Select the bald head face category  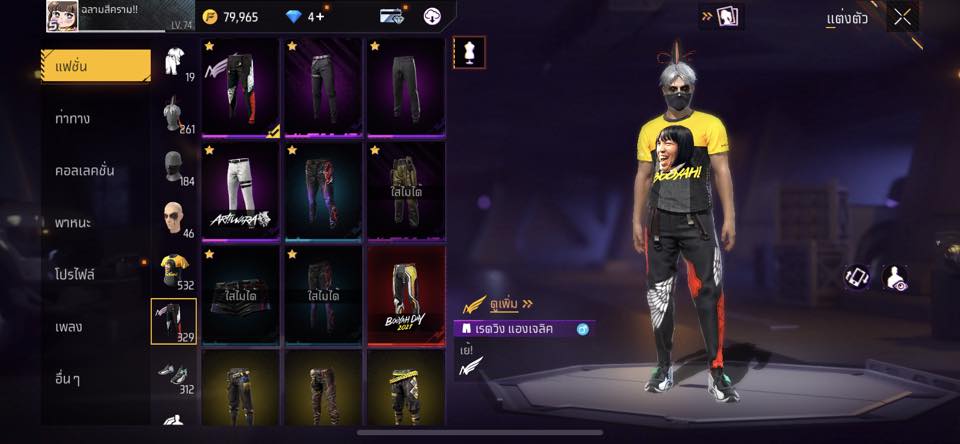(x=174, y=217)
